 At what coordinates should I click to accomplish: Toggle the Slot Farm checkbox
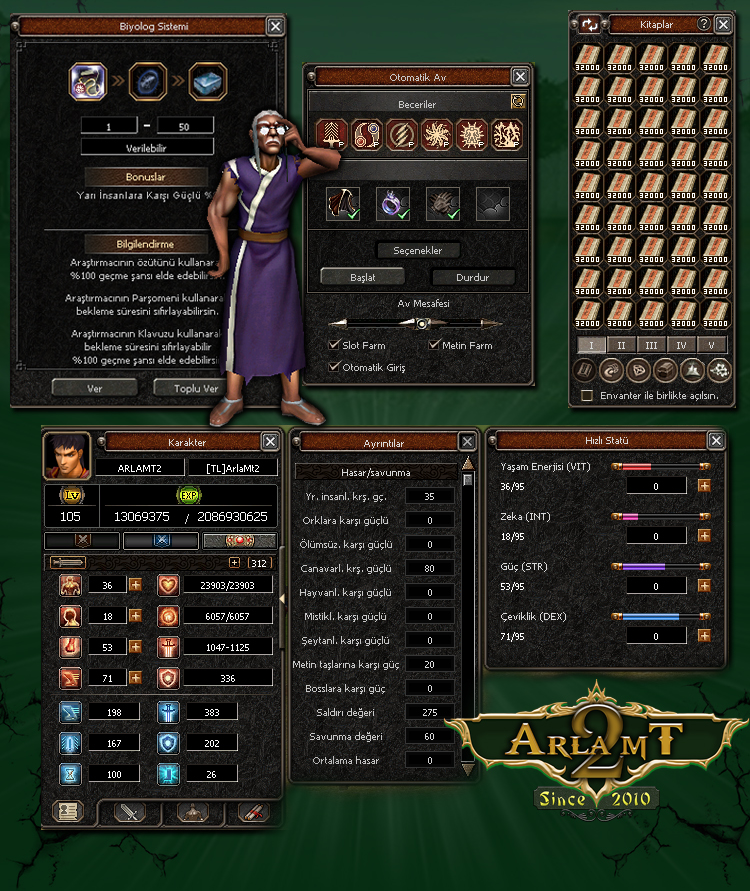[335, 345]
